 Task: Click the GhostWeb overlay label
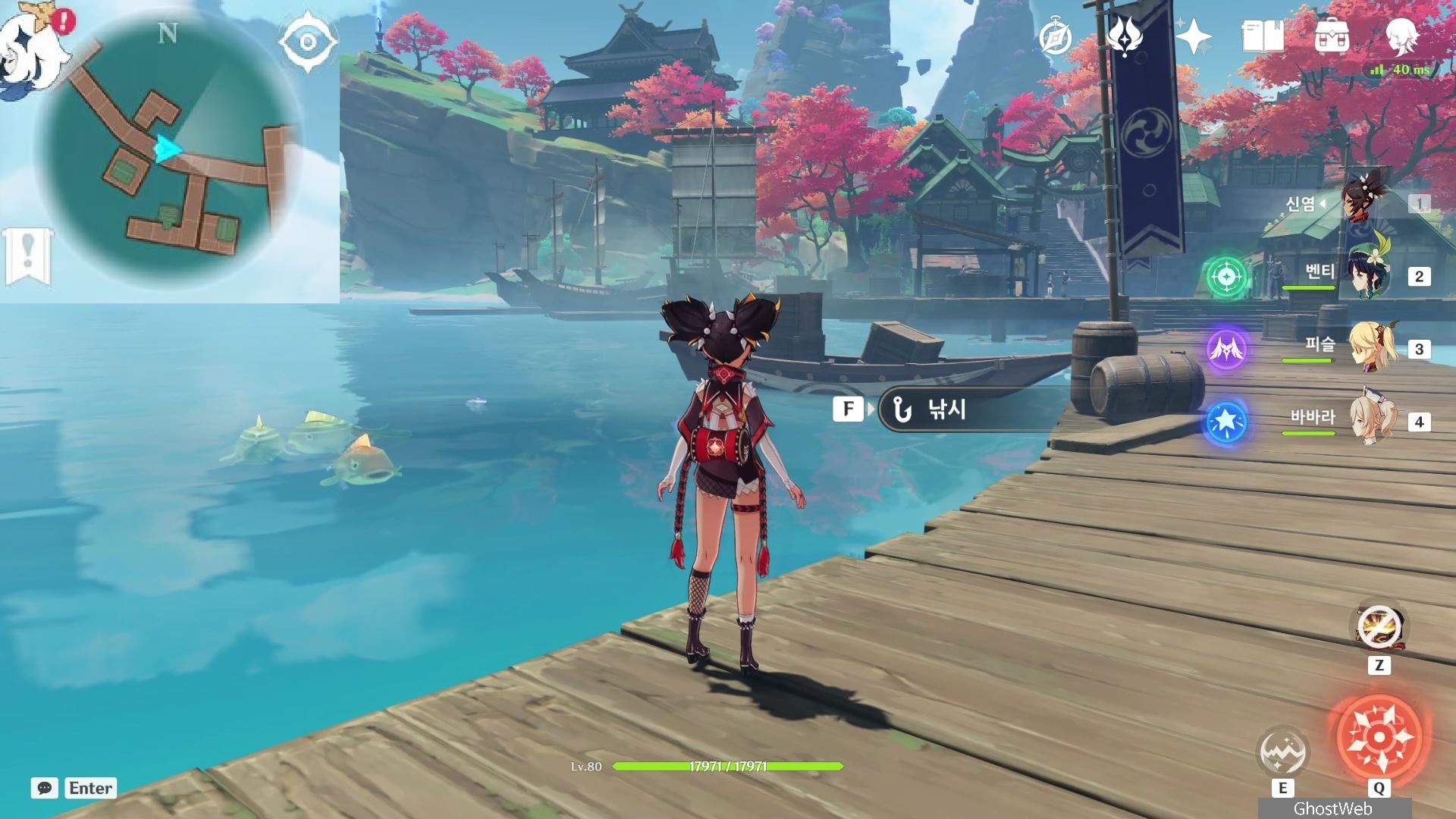click(x=1333, y=808)
